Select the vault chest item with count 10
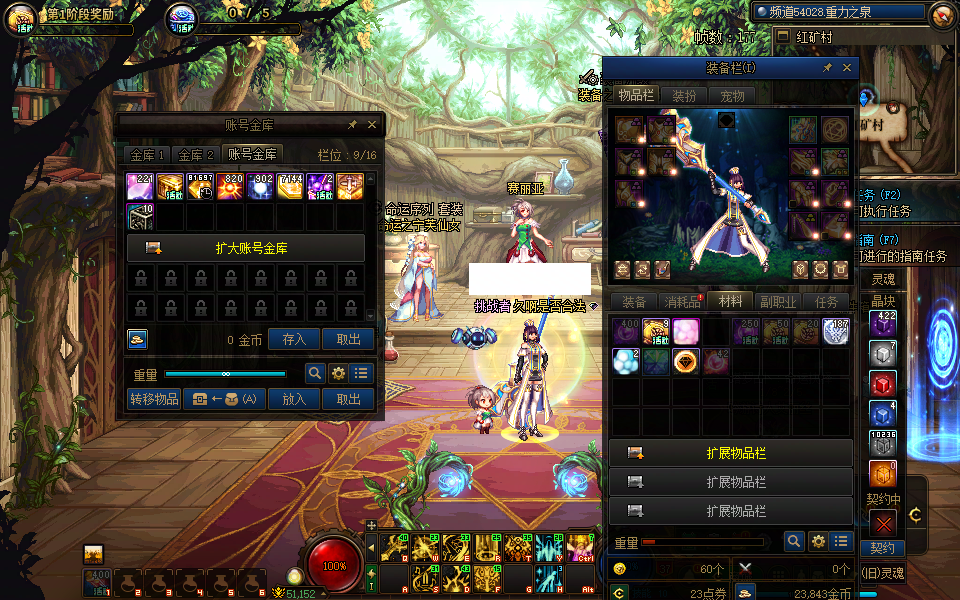This screenshot has height=600, width=960. click(140, 217)
